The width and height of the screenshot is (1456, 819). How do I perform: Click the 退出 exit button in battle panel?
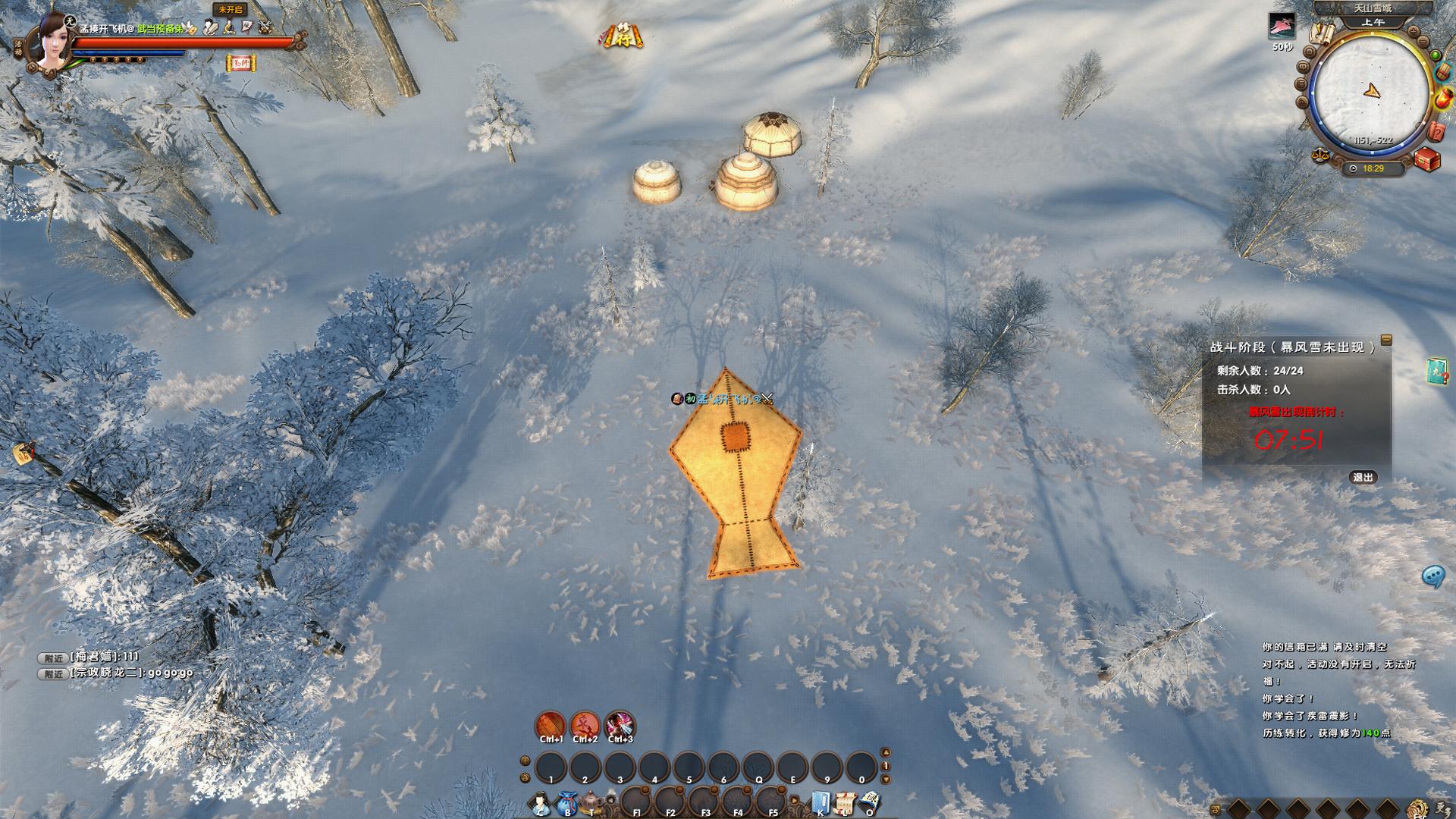pos(1363,477)
